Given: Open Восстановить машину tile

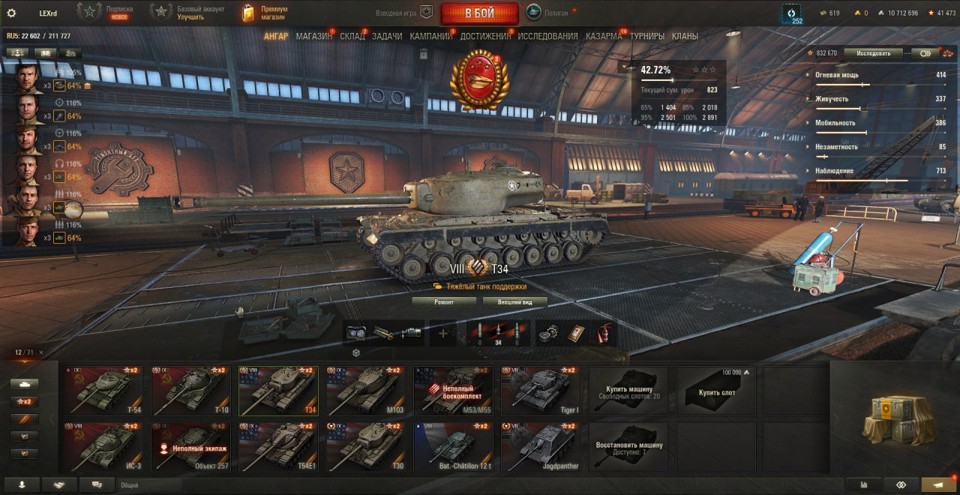Looking at the screenshot, I should [x=627, y=447].
